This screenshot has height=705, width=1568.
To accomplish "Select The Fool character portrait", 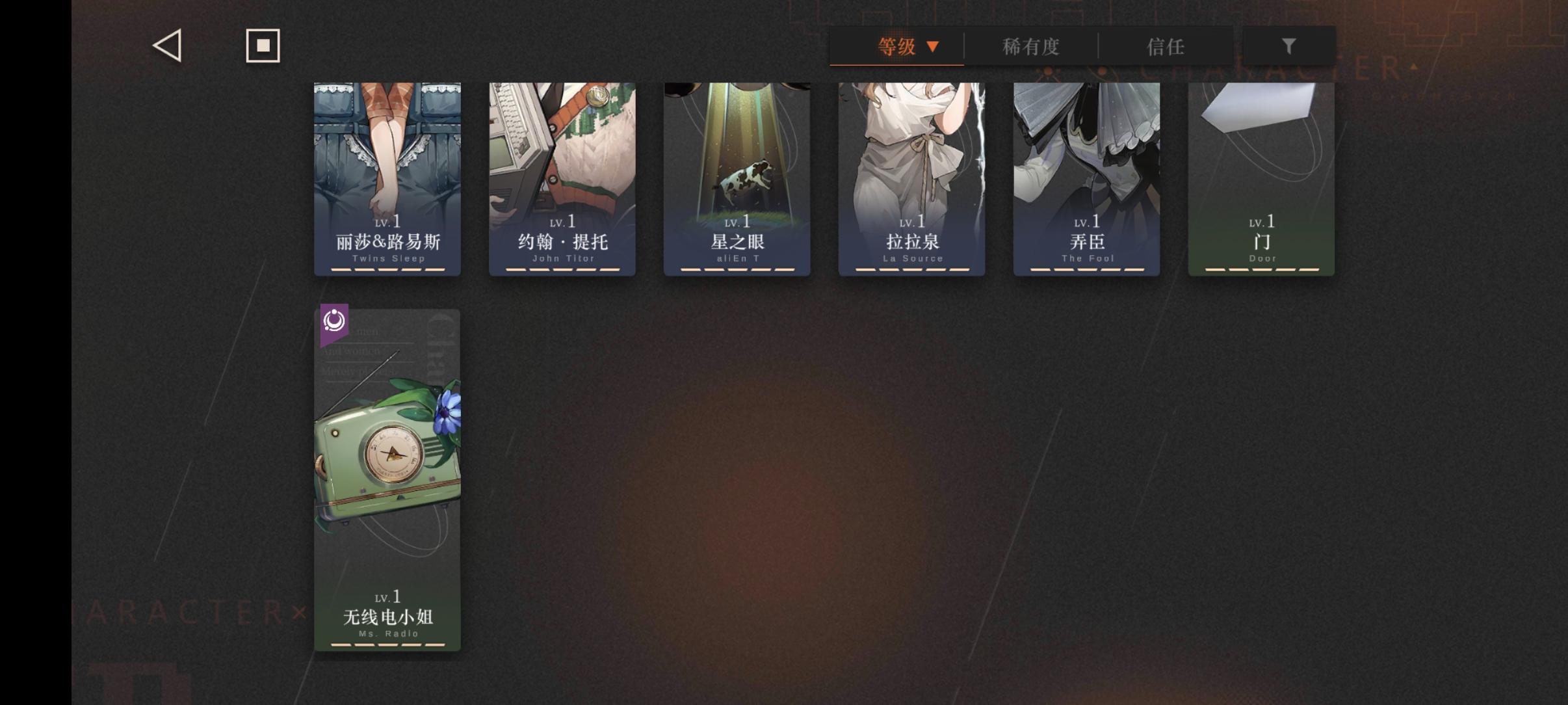I will point(1086,163).
